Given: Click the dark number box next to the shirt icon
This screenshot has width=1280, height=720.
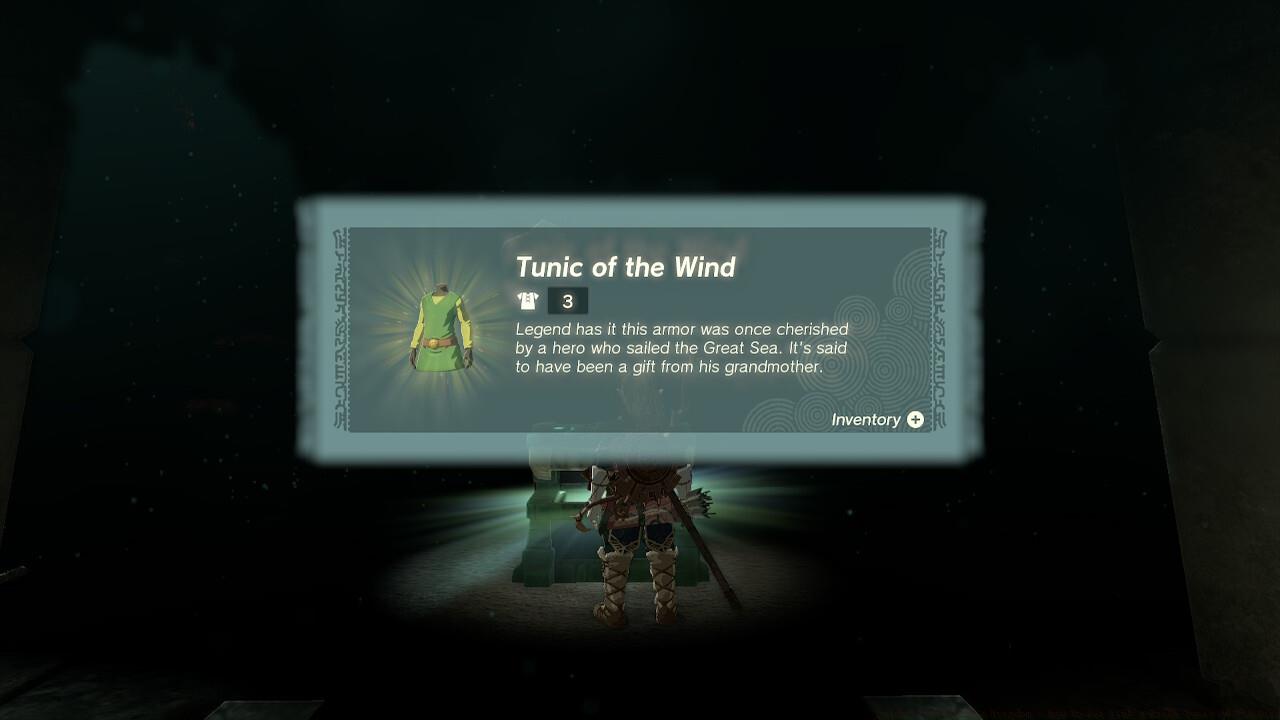Looking at the screenshot, I should coord(570,300).
